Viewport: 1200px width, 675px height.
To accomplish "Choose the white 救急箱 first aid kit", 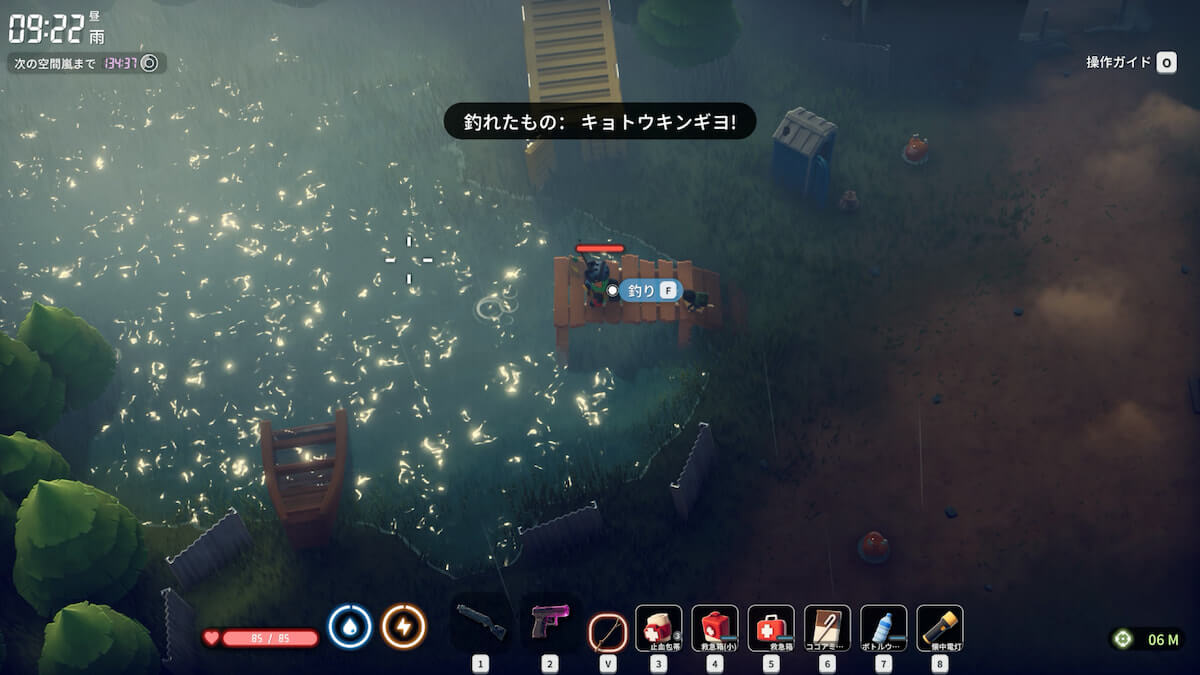I will pos(771,628).
